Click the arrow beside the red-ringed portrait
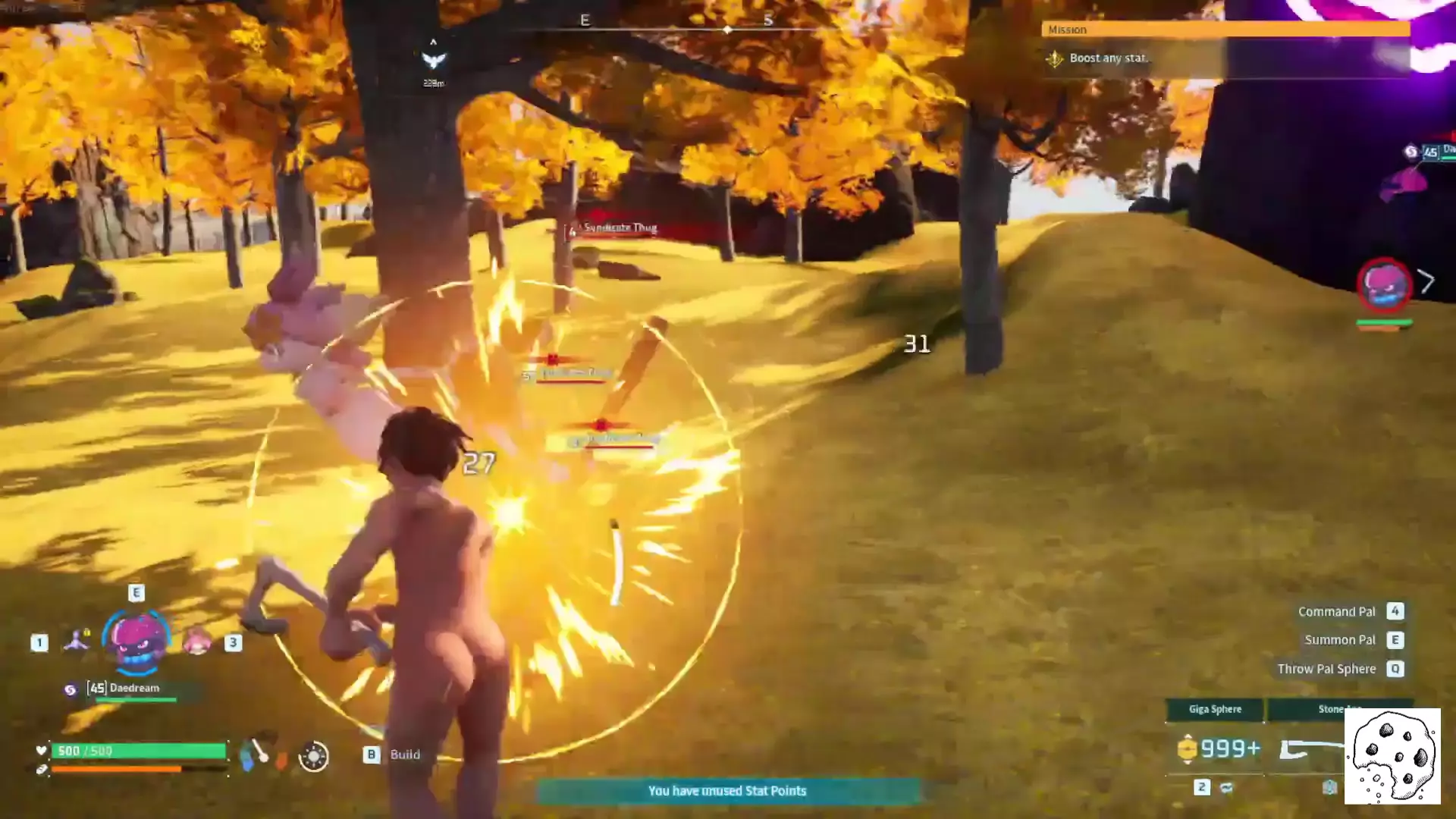Screen dimensions: 1456x819 tap(1426, 281)
